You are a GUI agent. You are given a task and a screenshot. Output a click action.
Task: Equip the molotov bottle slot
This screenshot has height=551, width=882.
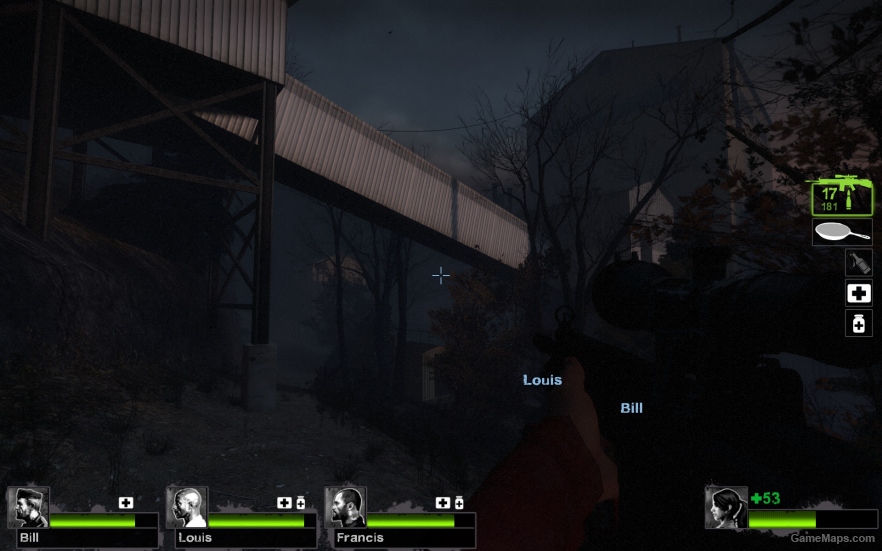(858, 263)
